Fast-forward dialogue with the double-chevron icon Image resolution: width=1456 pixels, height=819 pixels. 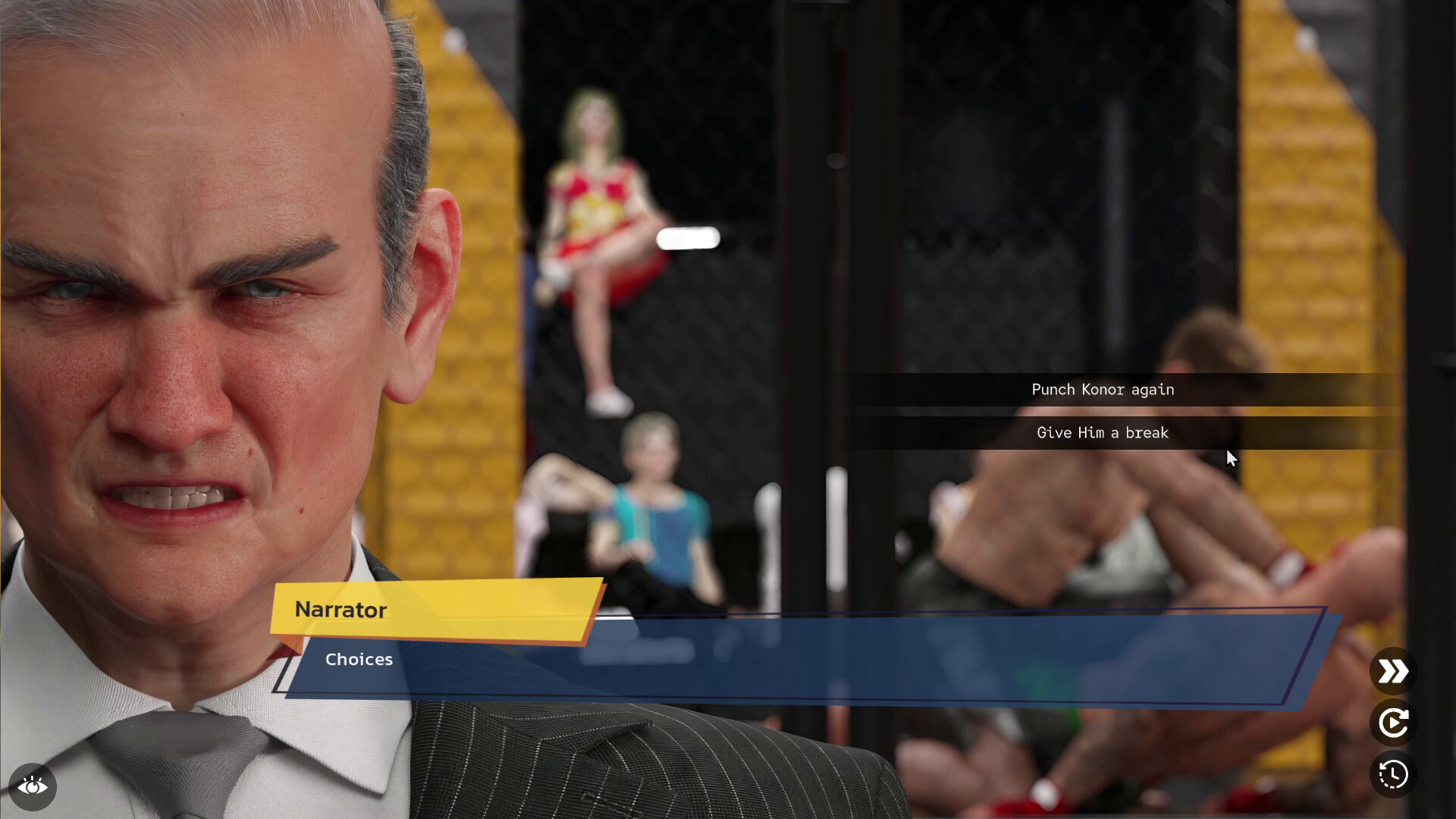pyautogui.click(x=1392, y=670)
